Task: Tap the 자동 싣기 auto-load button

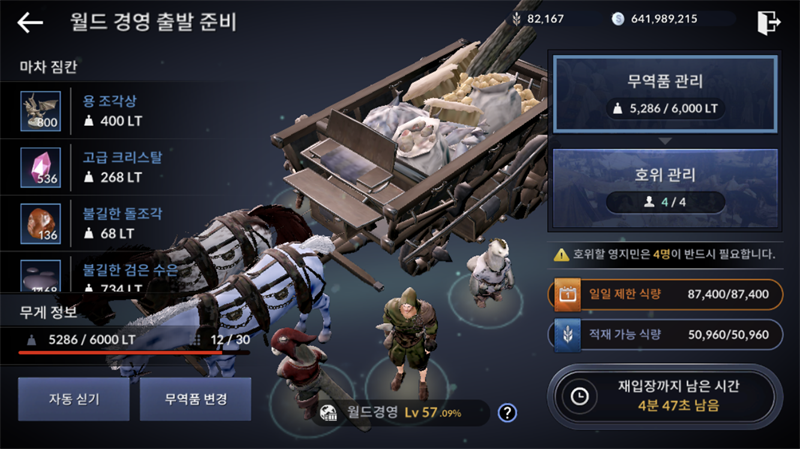Action: (x=72, y=399)
